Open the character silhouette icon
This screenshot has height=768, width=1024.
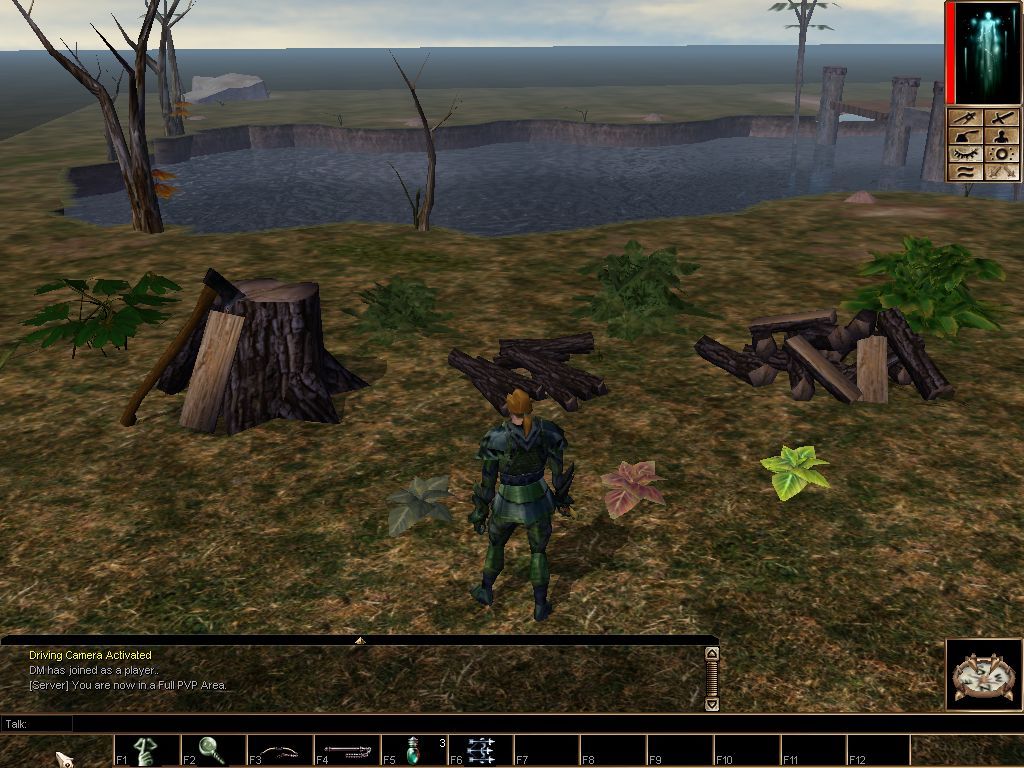(x=1001, y=137)
